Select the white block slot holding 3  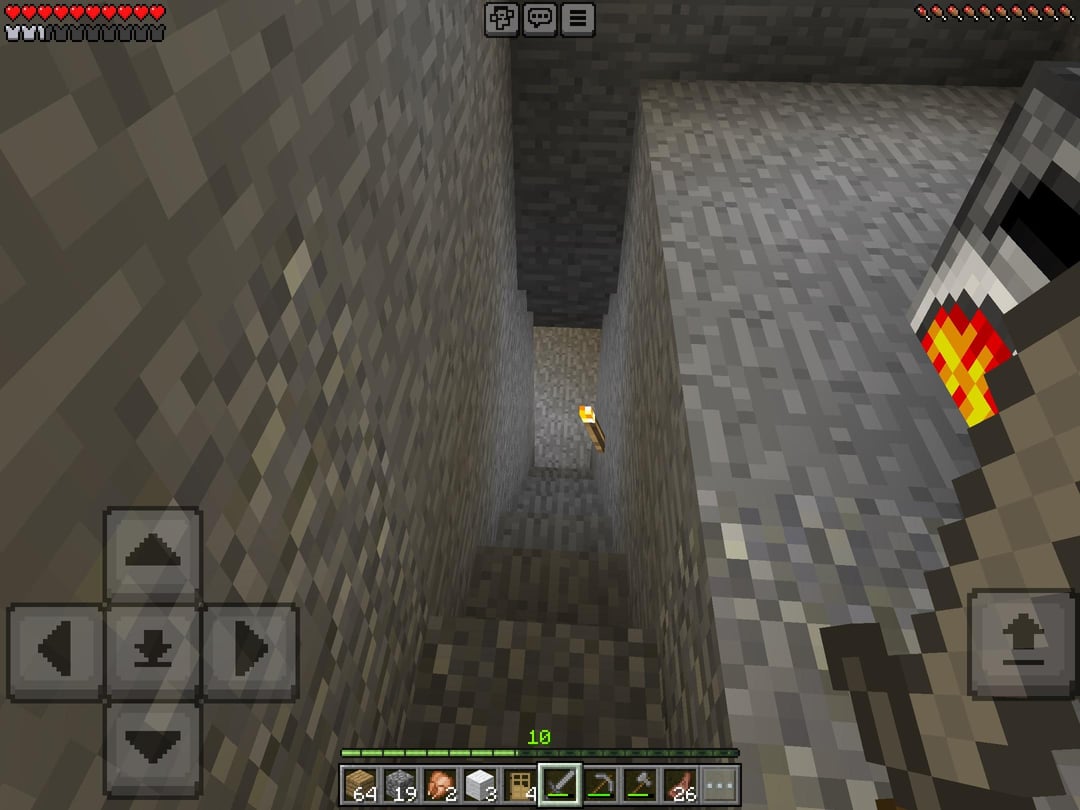(480, 784)
